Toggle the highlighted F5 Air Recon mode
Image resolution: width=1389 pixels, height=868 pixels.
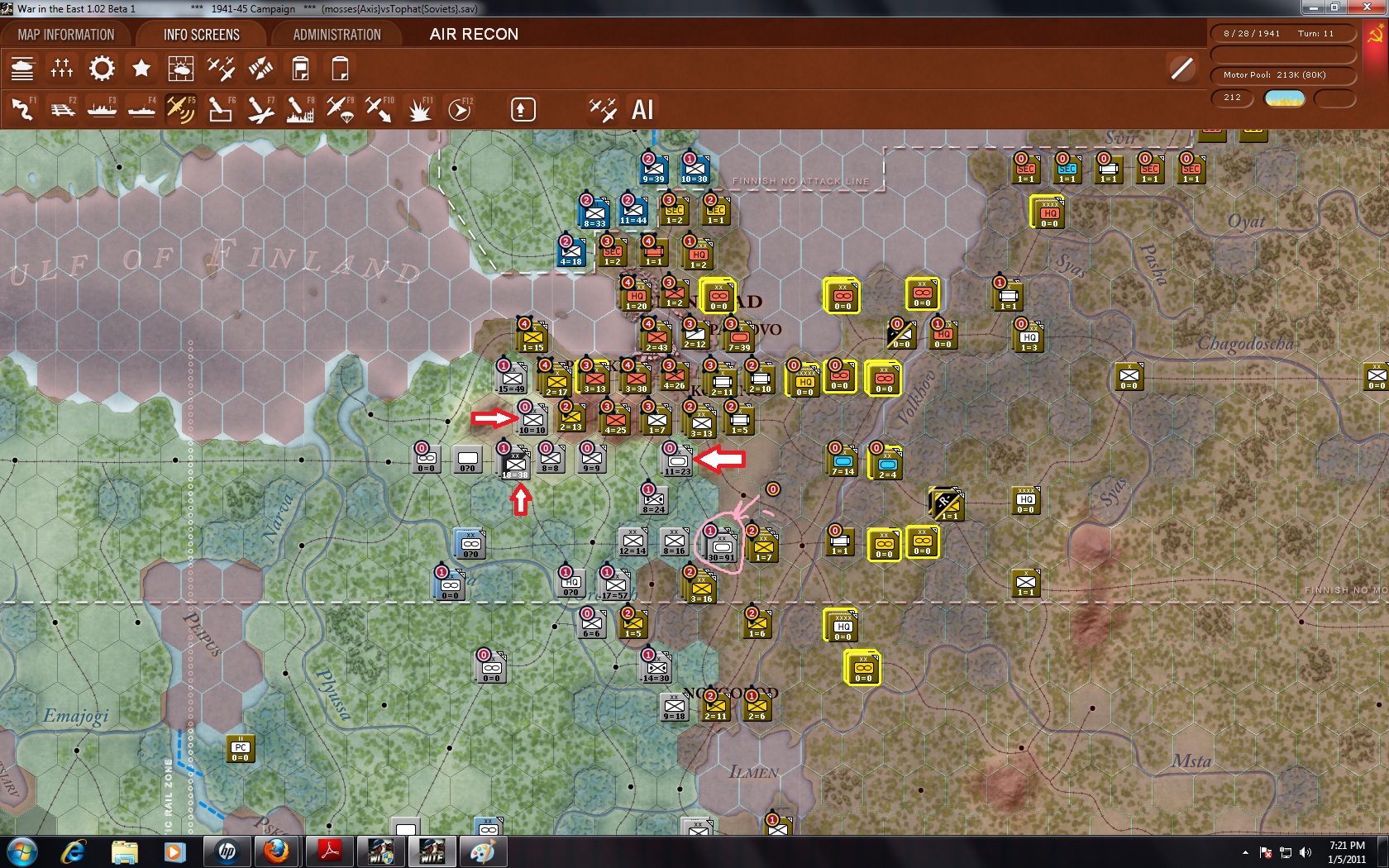coord(181,108)
